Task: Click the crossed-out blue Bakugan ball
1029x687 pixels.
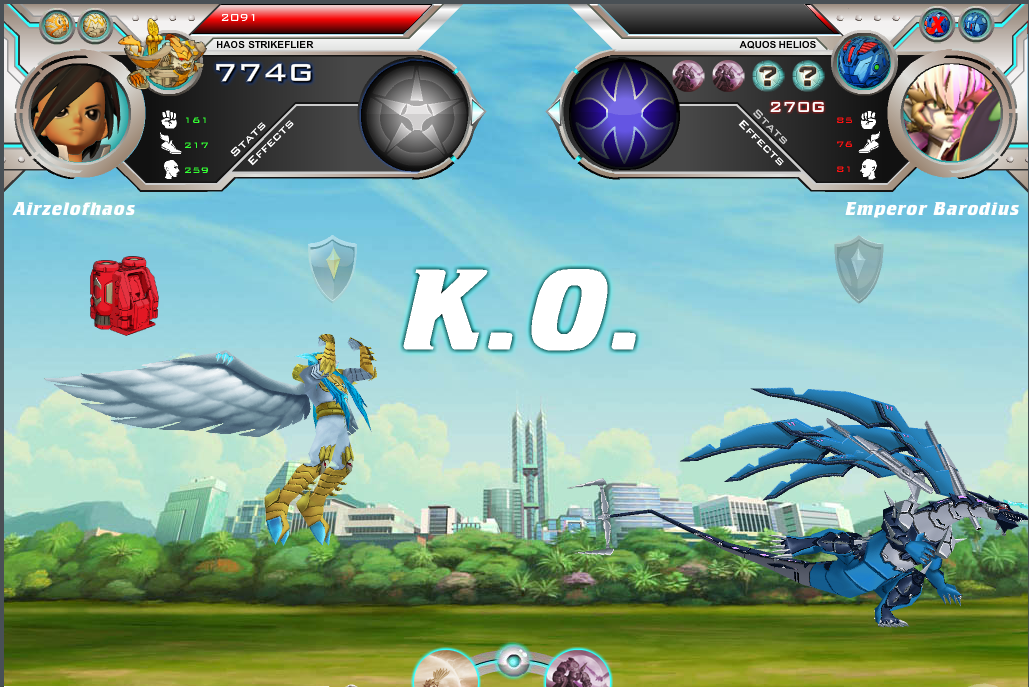Action: (x=937, y=24)
